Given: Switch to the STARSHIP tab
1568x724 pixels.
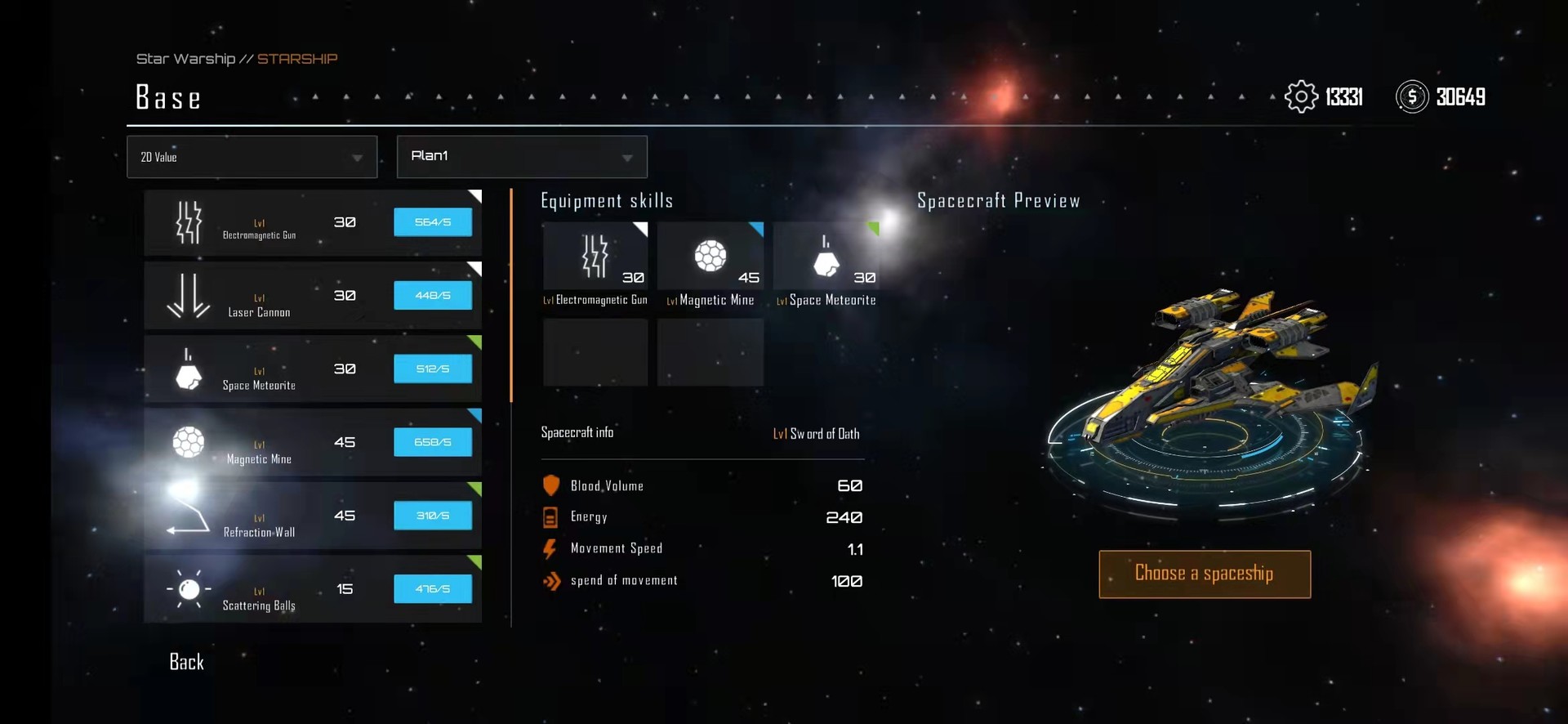Looking at the screenshot, I should click(x=297, y=58).
